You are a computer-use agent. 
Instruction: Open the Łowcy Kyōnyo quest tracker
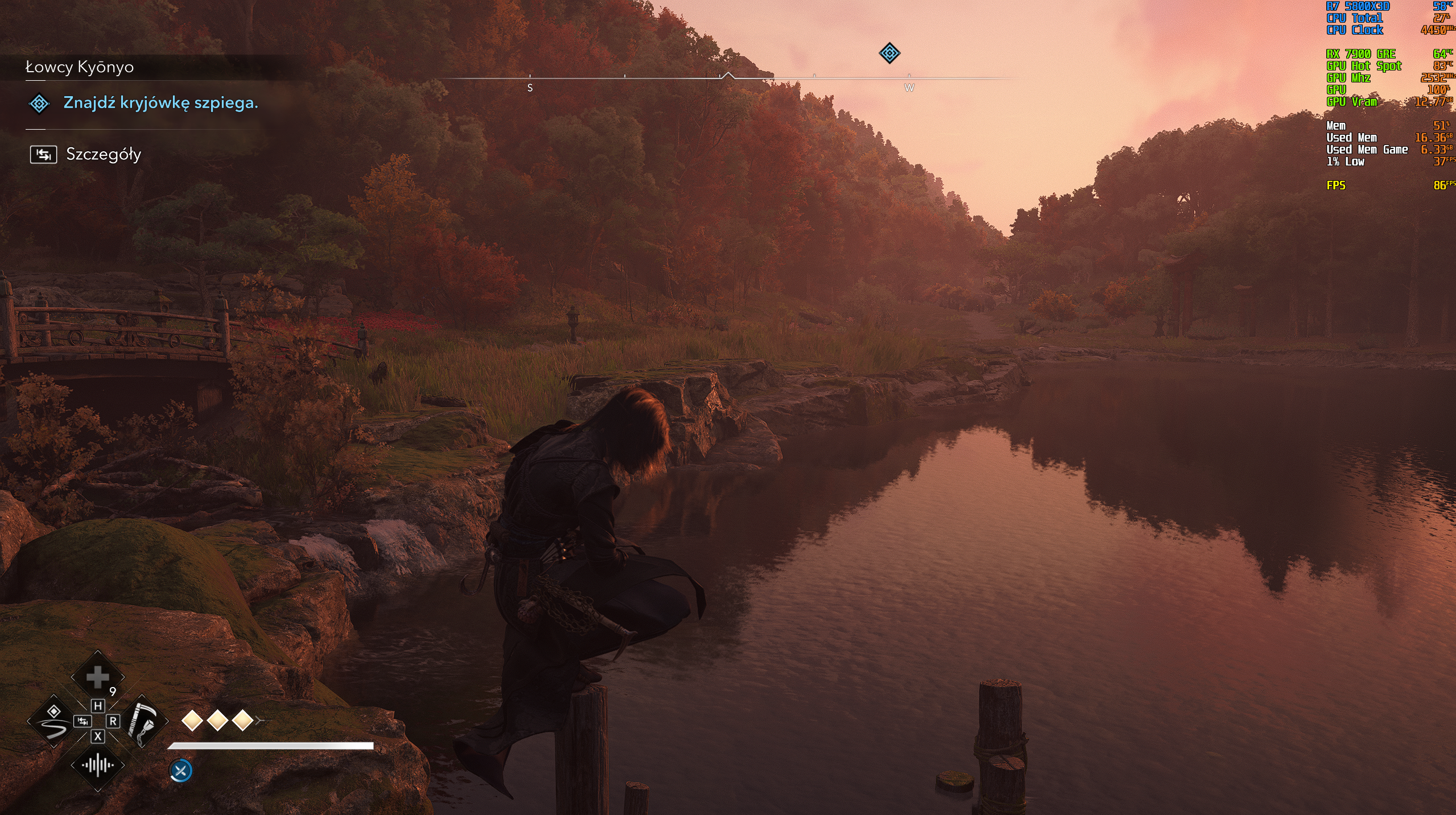pos(80,67)
